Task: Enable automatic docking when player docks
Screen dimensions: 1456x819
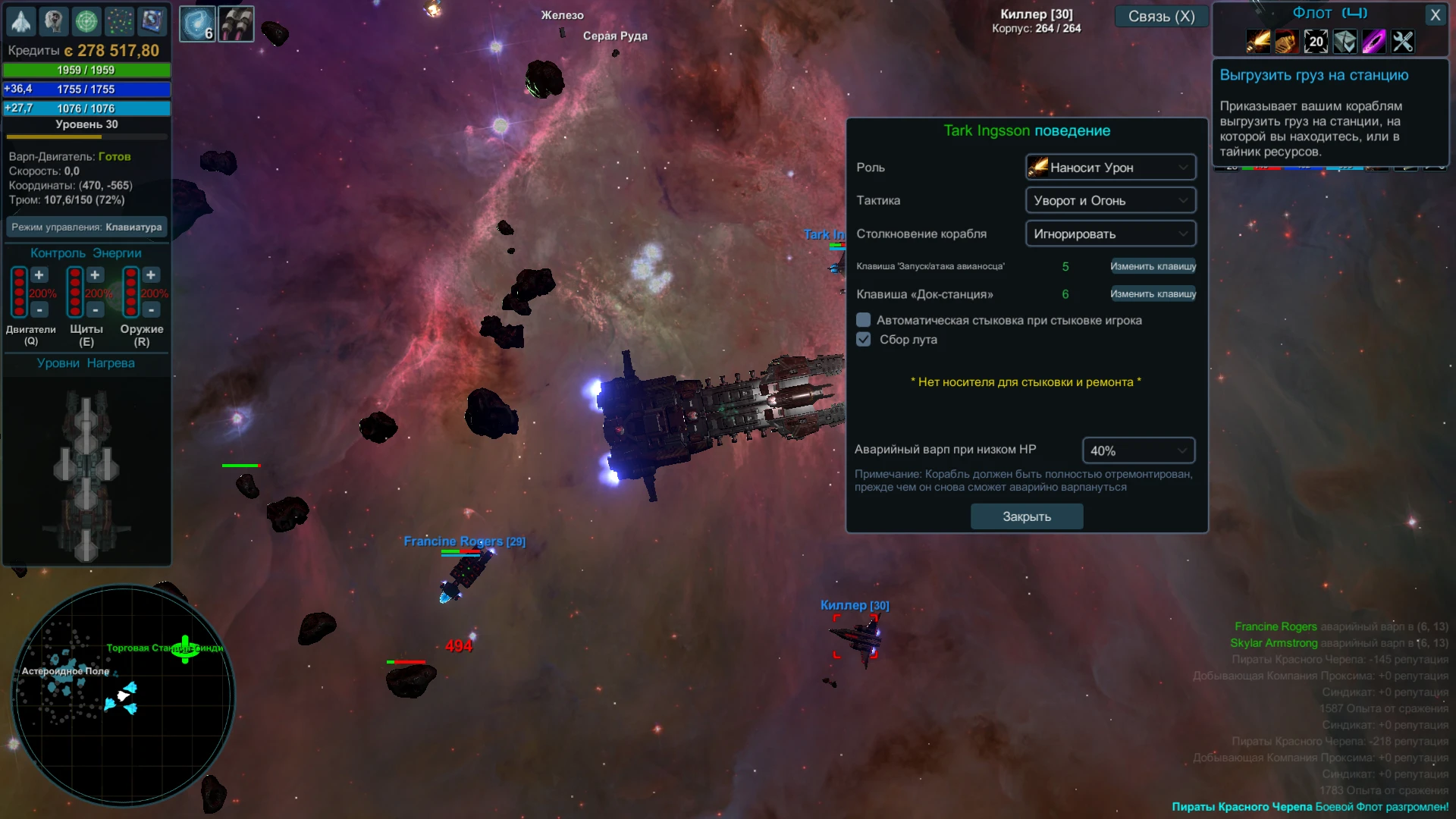Action: (863, 319)
